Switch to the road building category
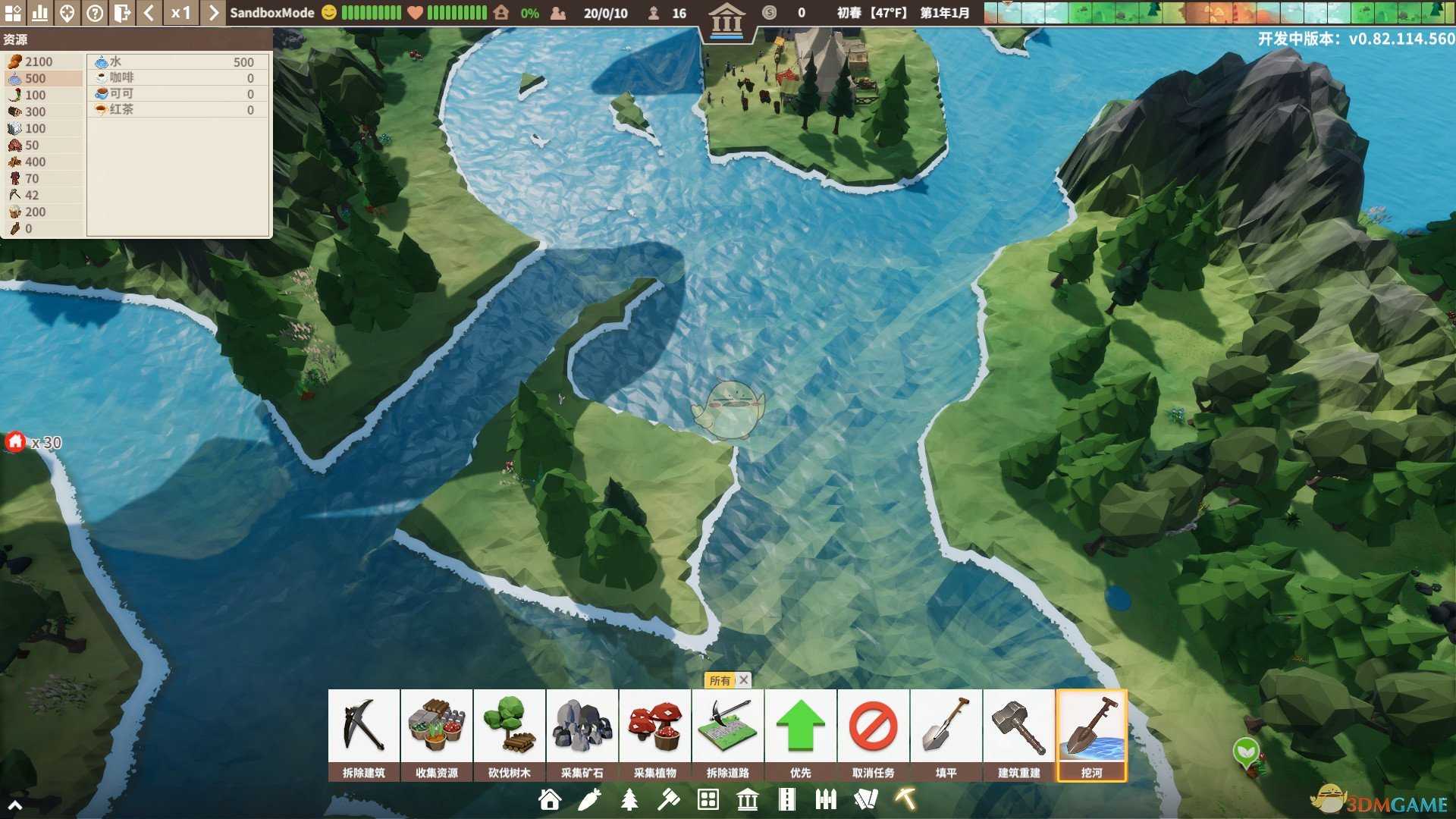This screenshot has height=819, width=1456. [786, 799]
